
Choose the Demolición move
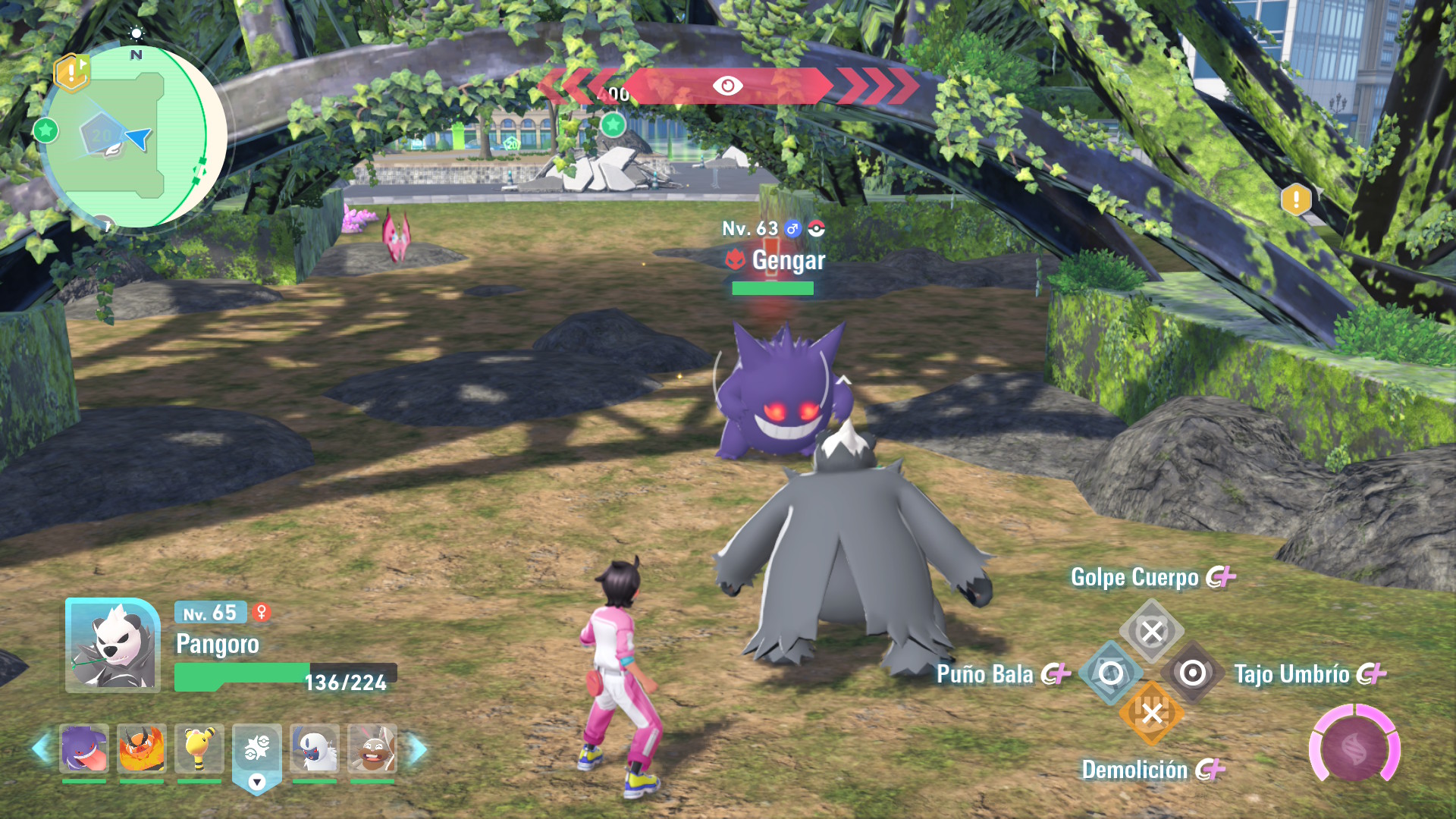pos(1151,714)
